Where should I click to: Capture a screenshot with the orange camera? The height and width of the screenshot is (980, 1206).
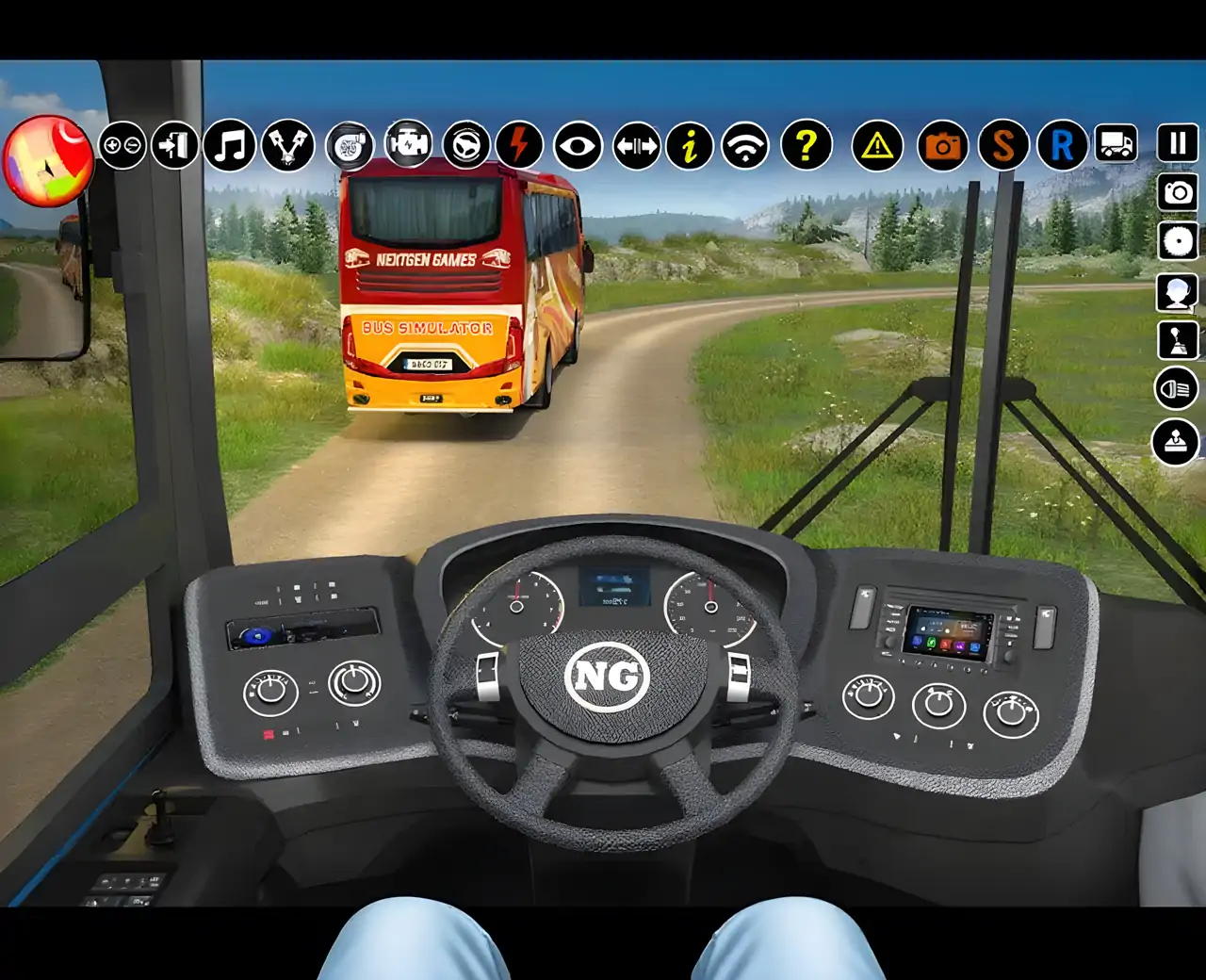tap(942, 146)
